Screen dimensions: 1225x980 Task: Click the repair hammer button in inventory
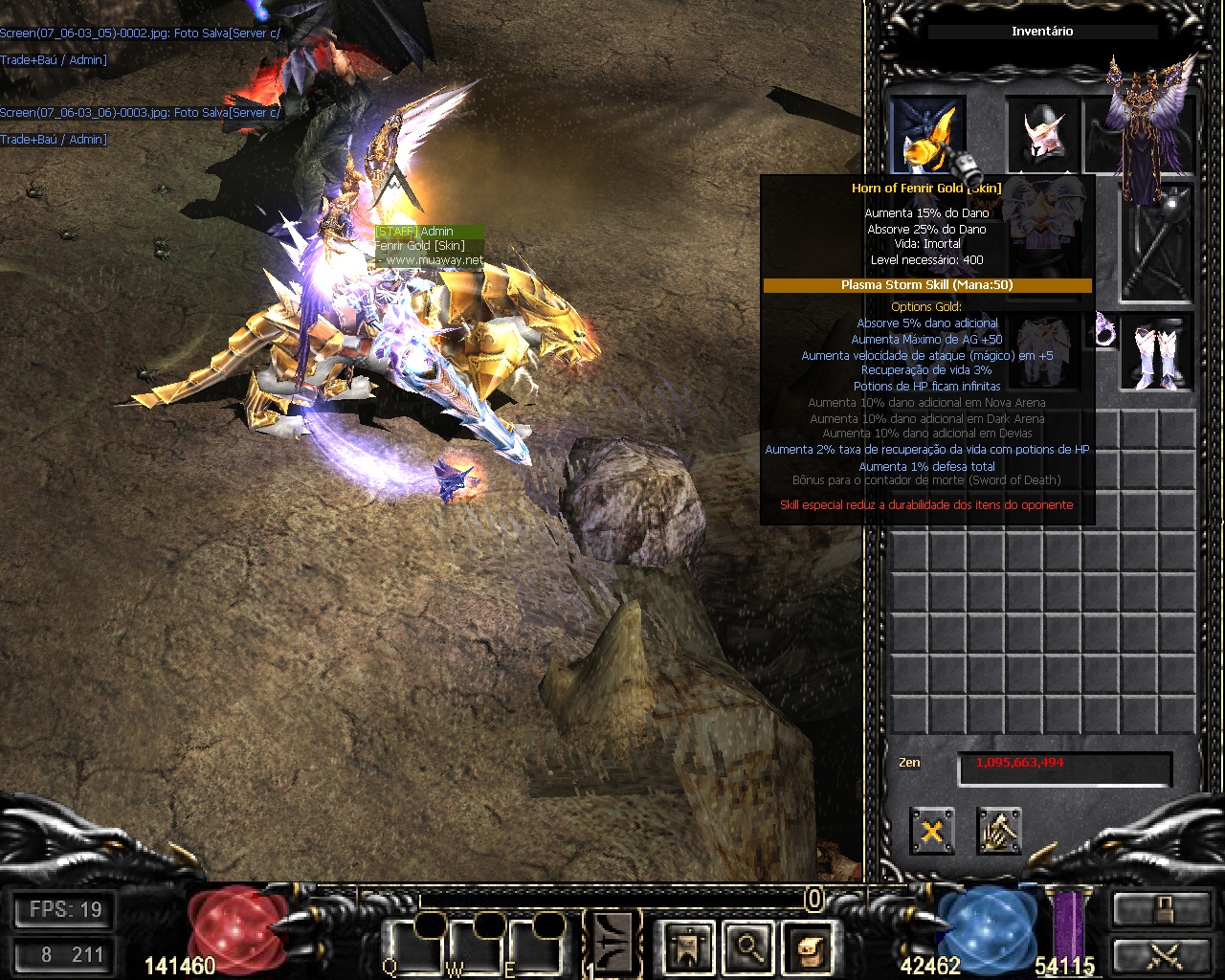tap(999, 831)
